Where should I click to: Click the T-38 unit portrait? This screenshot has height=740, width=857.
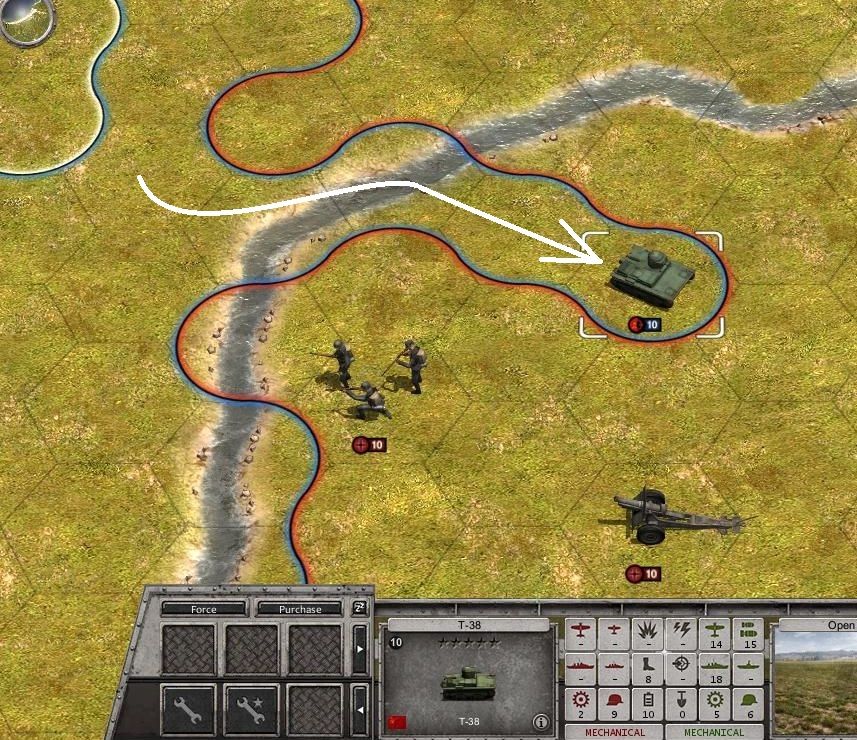point(468,682)
